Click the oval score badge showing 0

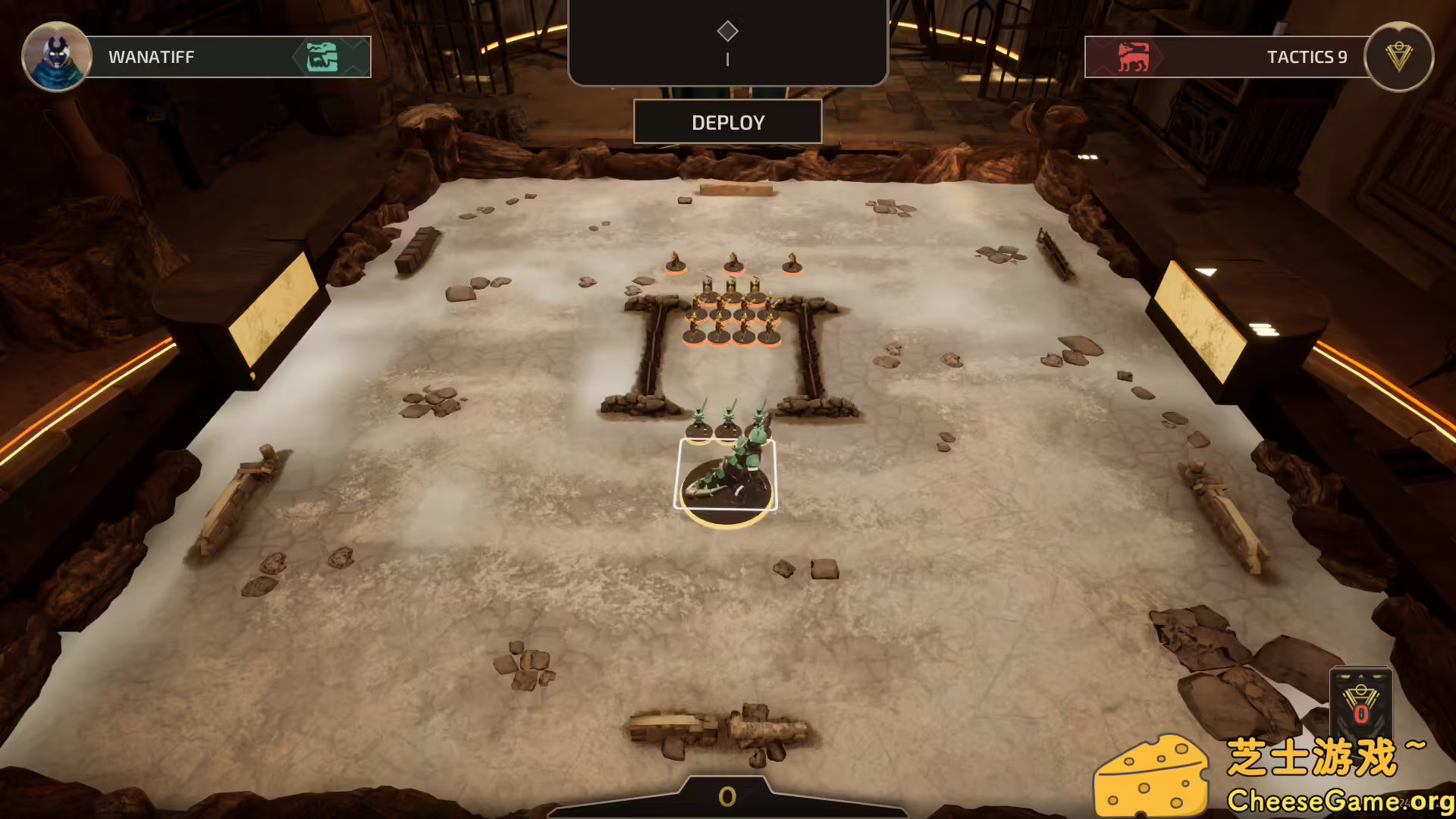[x=727, y=796]
